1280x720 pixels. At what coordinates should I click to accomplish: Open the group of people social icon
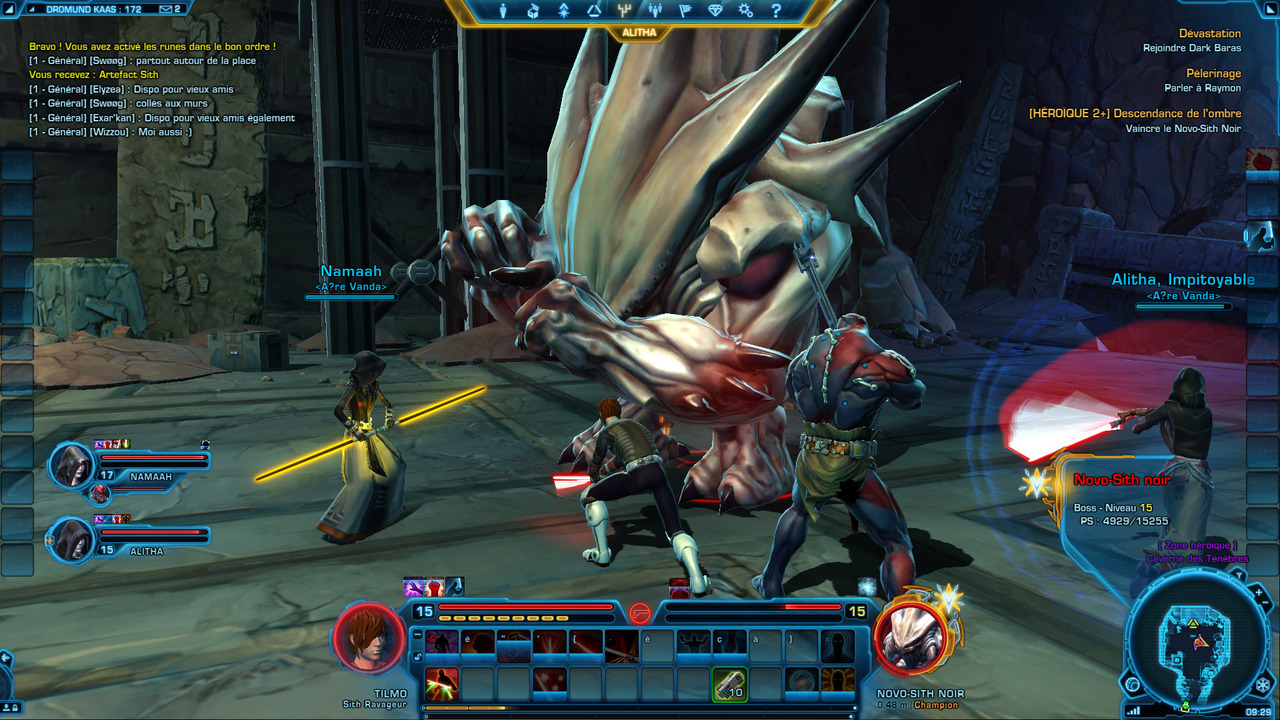(x=655, y=11)
